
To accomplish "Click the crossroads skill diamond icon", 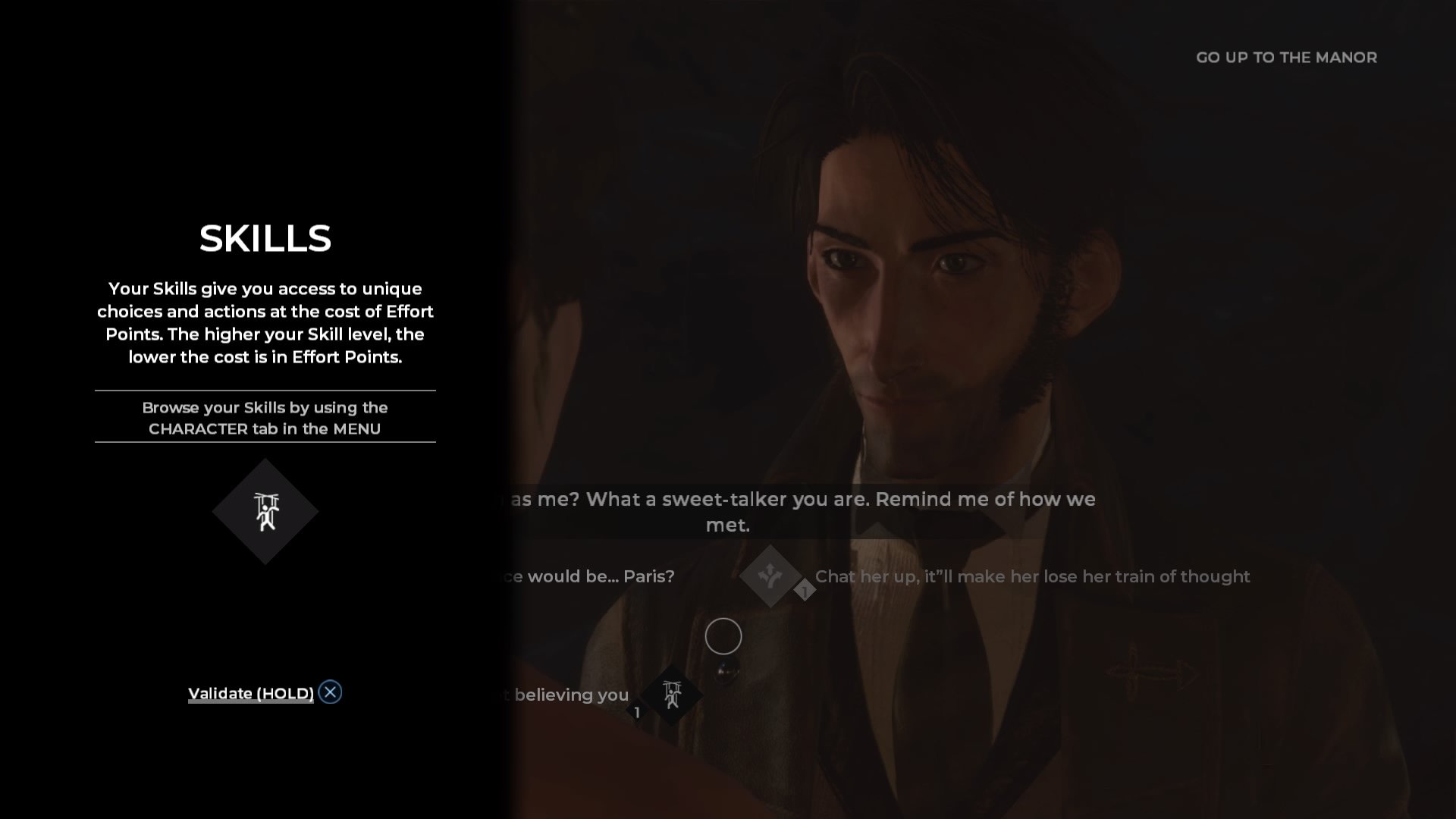I will click(x=770, y=576).
